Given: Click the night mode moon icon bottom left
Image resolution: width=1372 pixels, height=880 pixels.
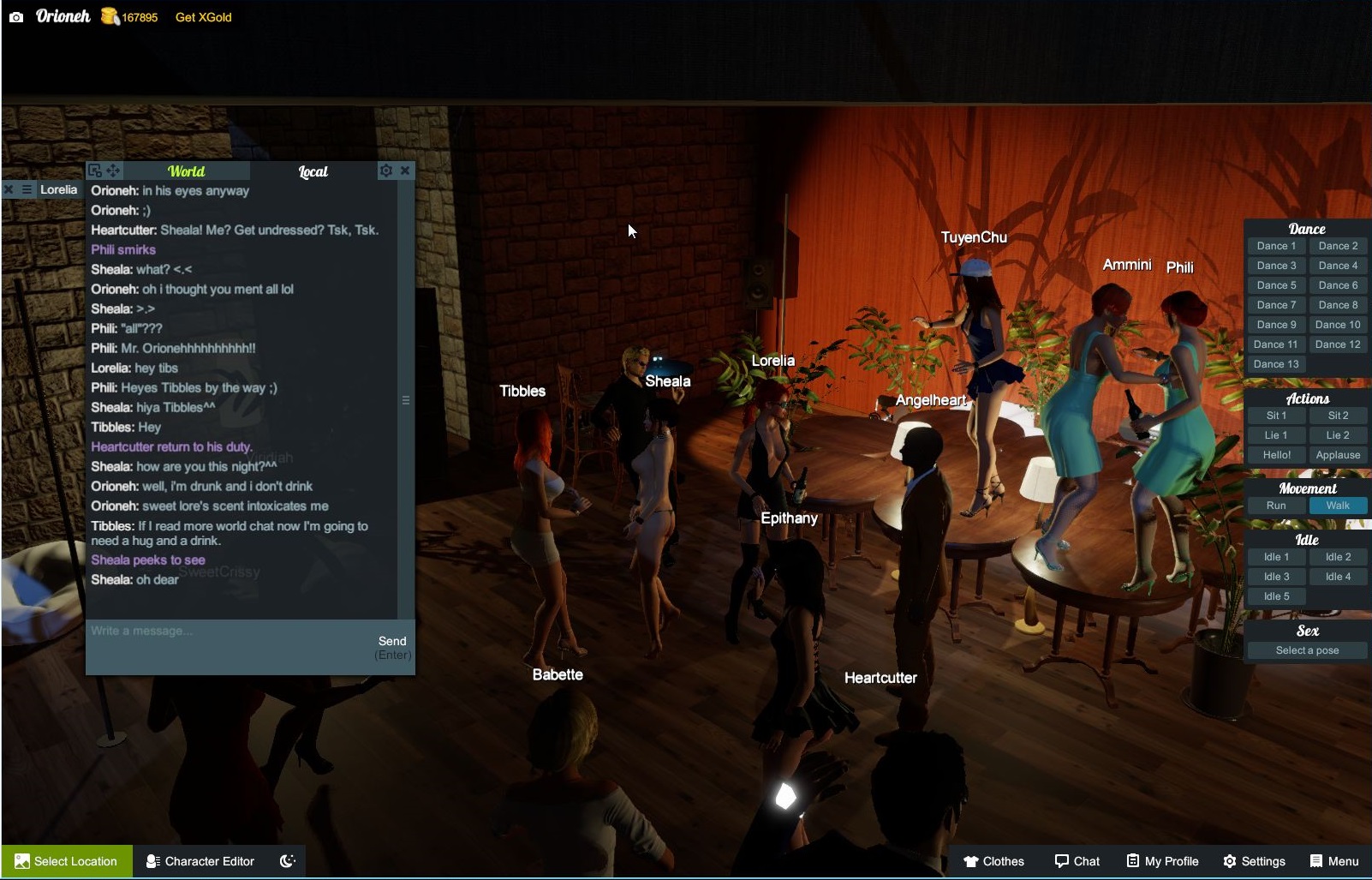Looking at the screenshot, I should (289, 861).
